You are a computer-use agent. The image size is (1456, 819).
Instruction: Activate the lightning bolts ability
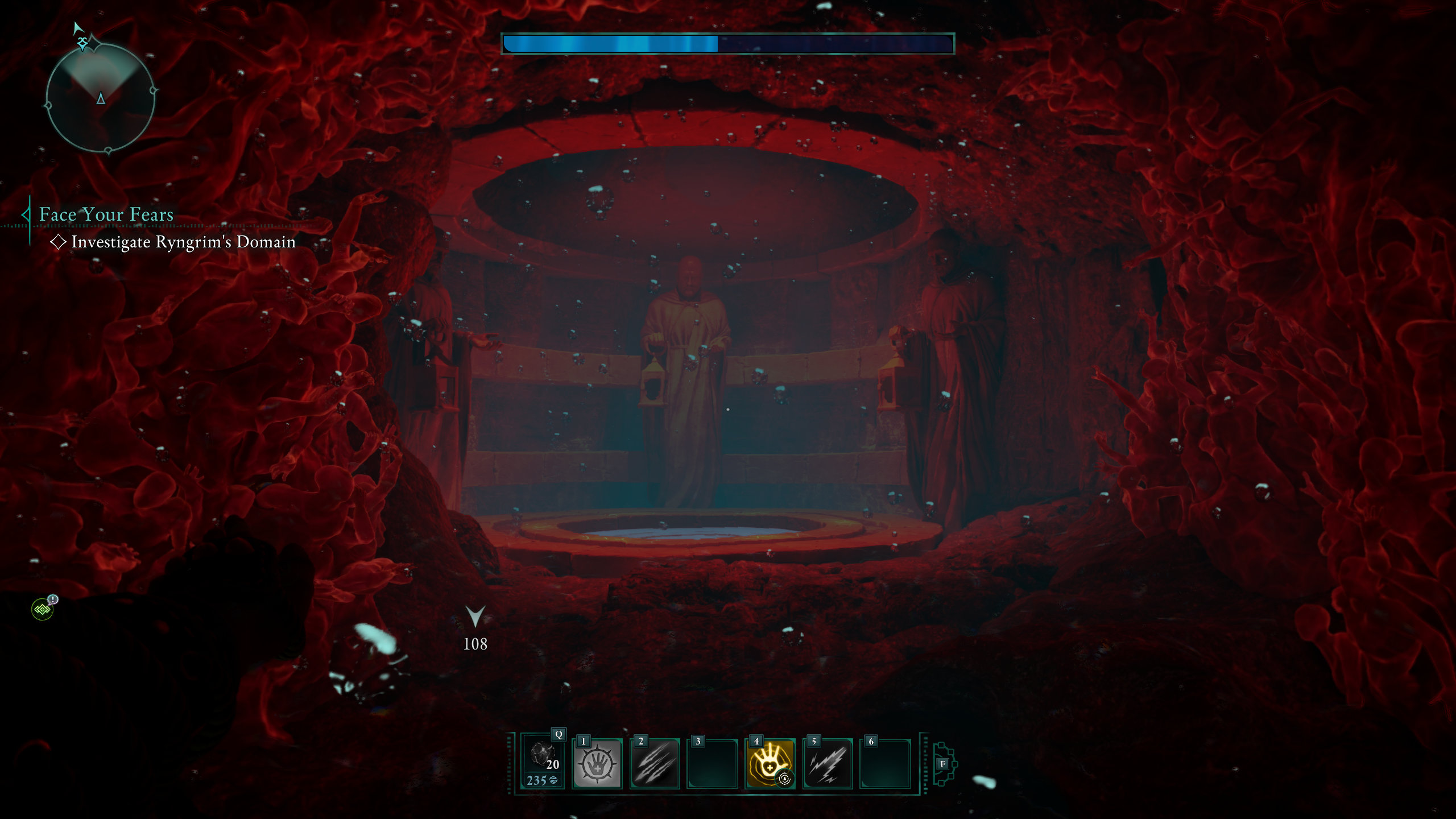pos(828,764)
